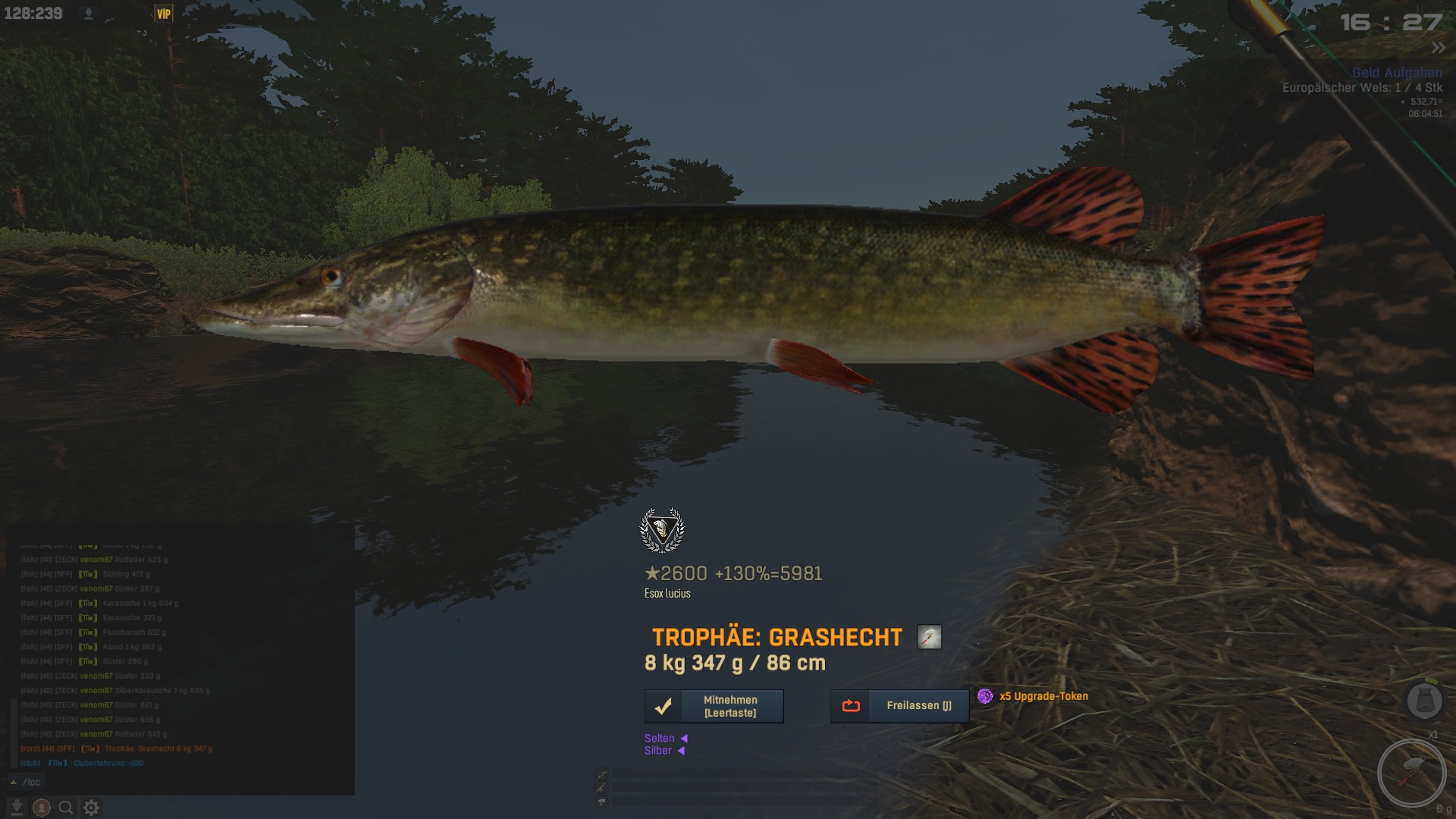Open the spinner lure icon beside the trophy title

tap(929, 637)
